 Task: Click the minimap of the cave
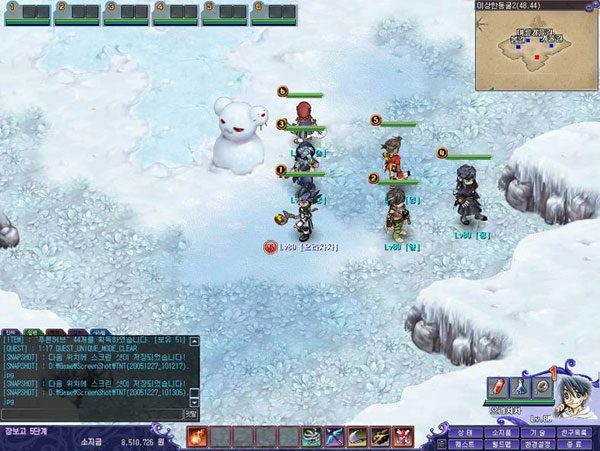click(x=536, y=53)
